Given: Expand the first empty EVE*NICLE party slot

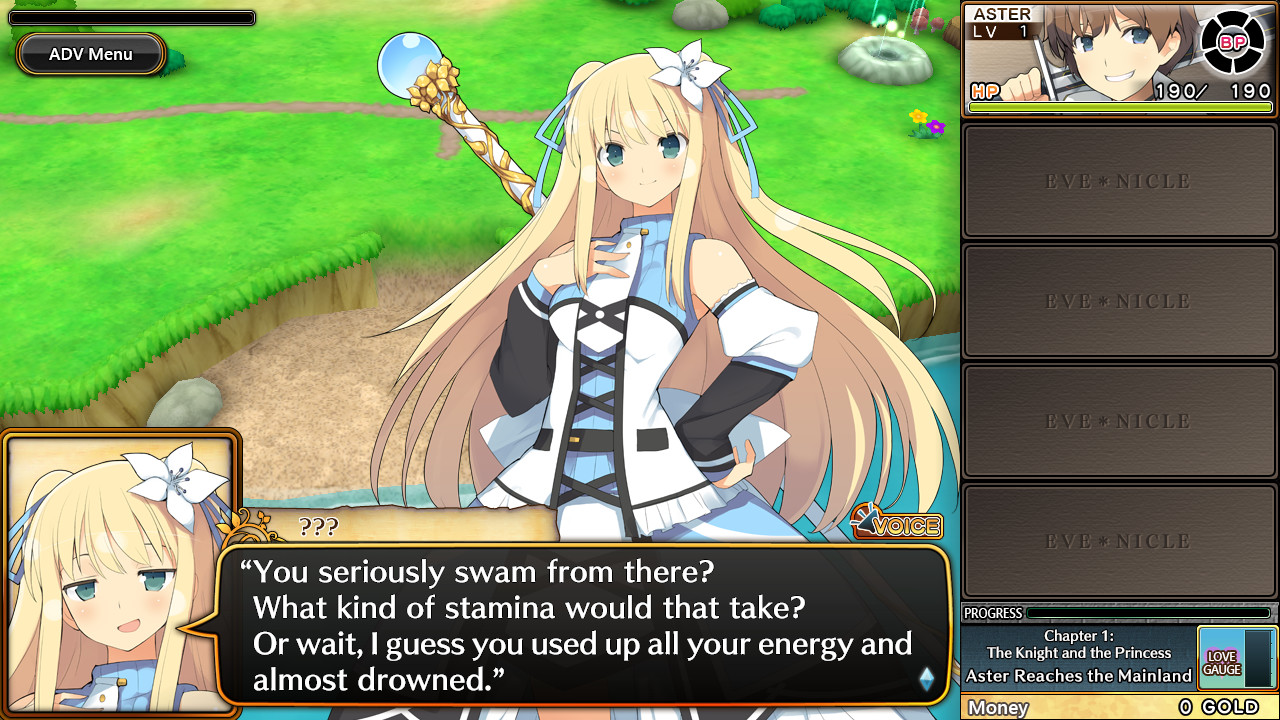Looking at the screenshot, I should (x=1118, y=181).
